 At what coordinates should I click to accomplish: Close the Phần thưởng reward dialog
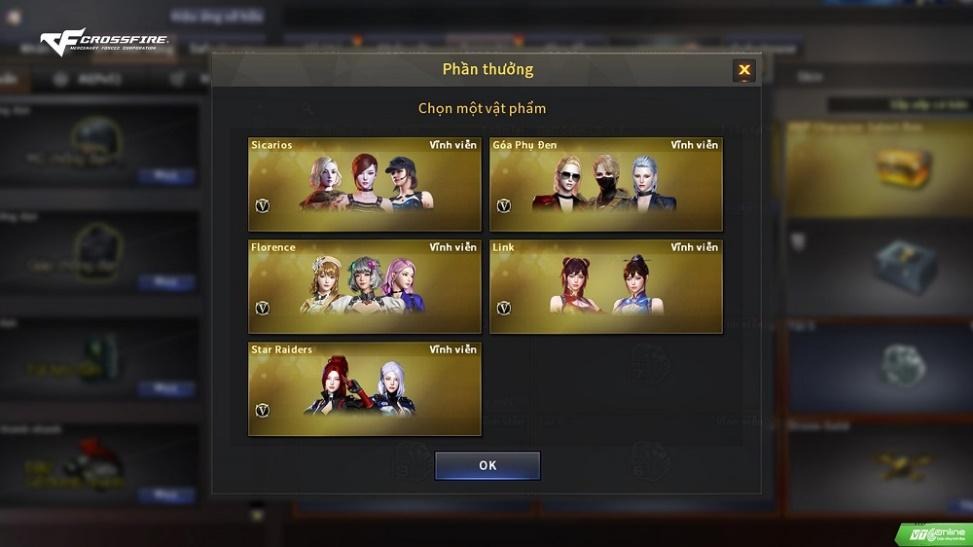(744, 70)
